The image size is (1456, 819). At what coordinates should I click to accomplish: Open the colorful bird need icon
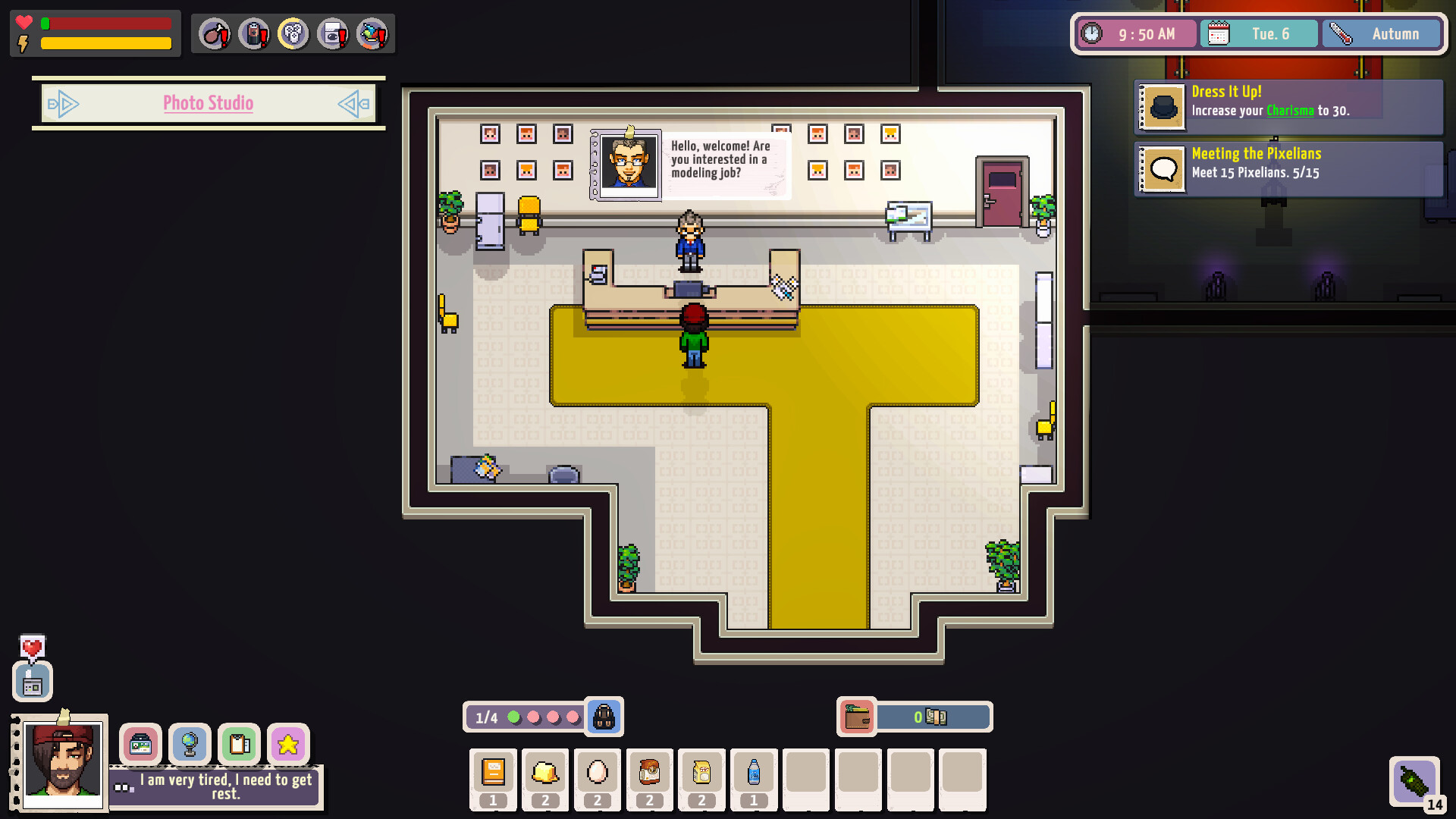[x=372, y=33]
